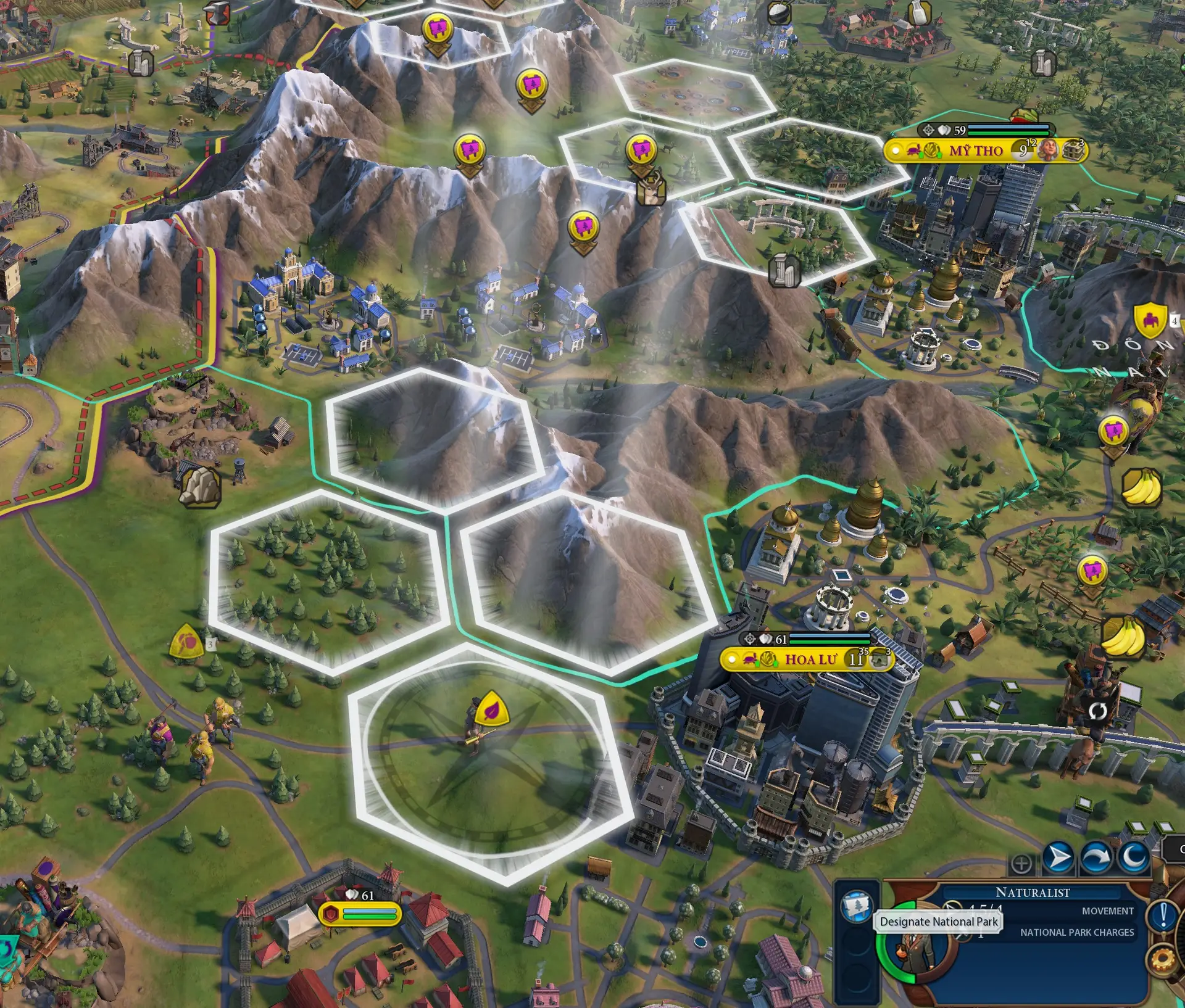Select the turtle religion icon on Mỹ Tho banner
Screen dimensions: 1185x1008
pos(913,151)
